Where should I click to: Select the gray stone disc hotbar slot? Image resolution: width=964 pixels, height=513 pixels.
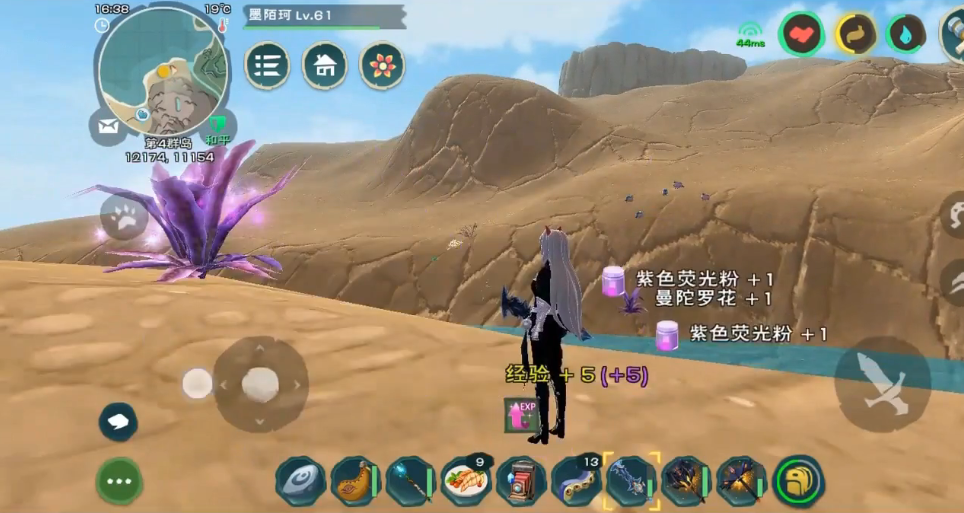(300, 481)
